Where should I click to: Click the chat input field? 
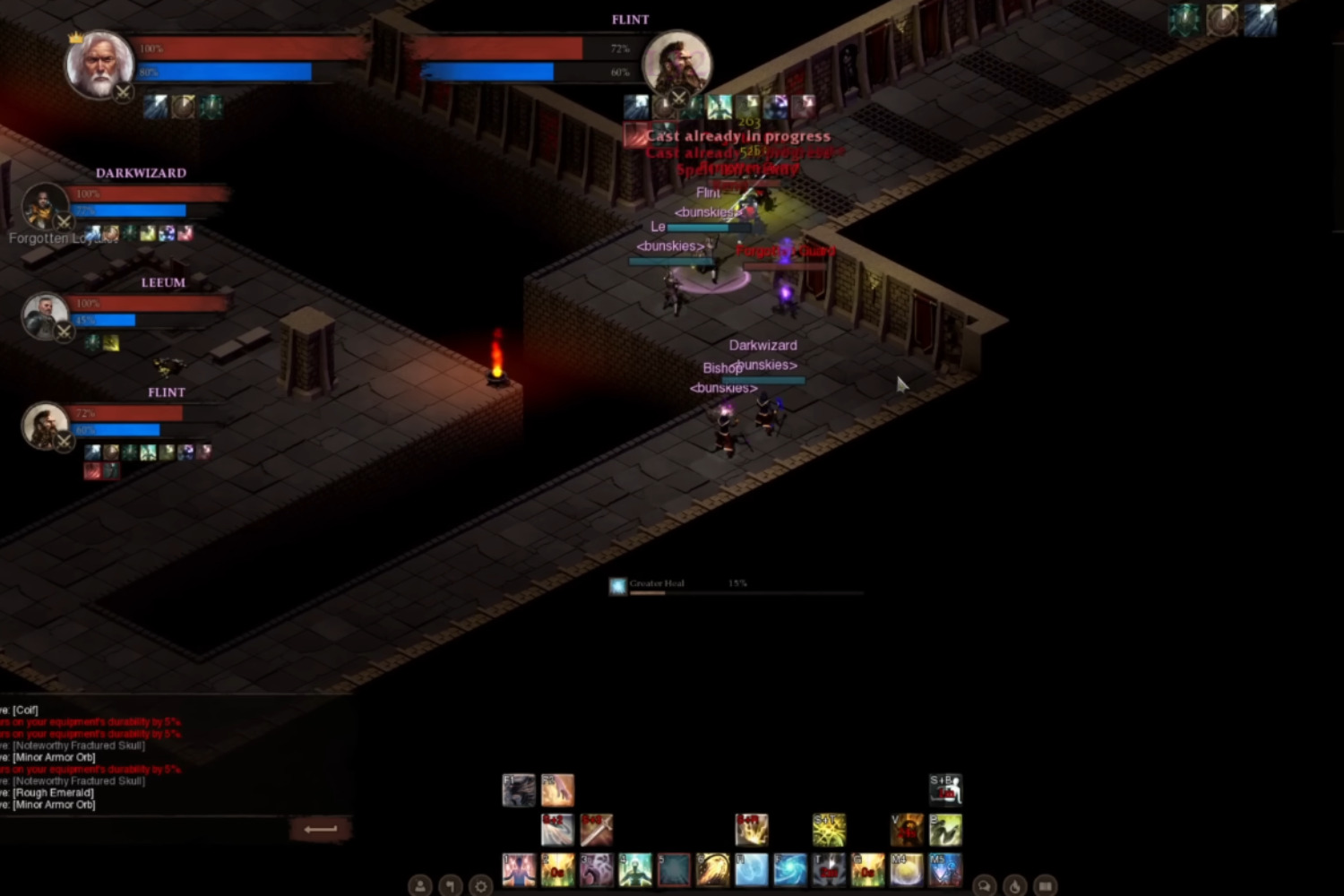pos(143,829)
